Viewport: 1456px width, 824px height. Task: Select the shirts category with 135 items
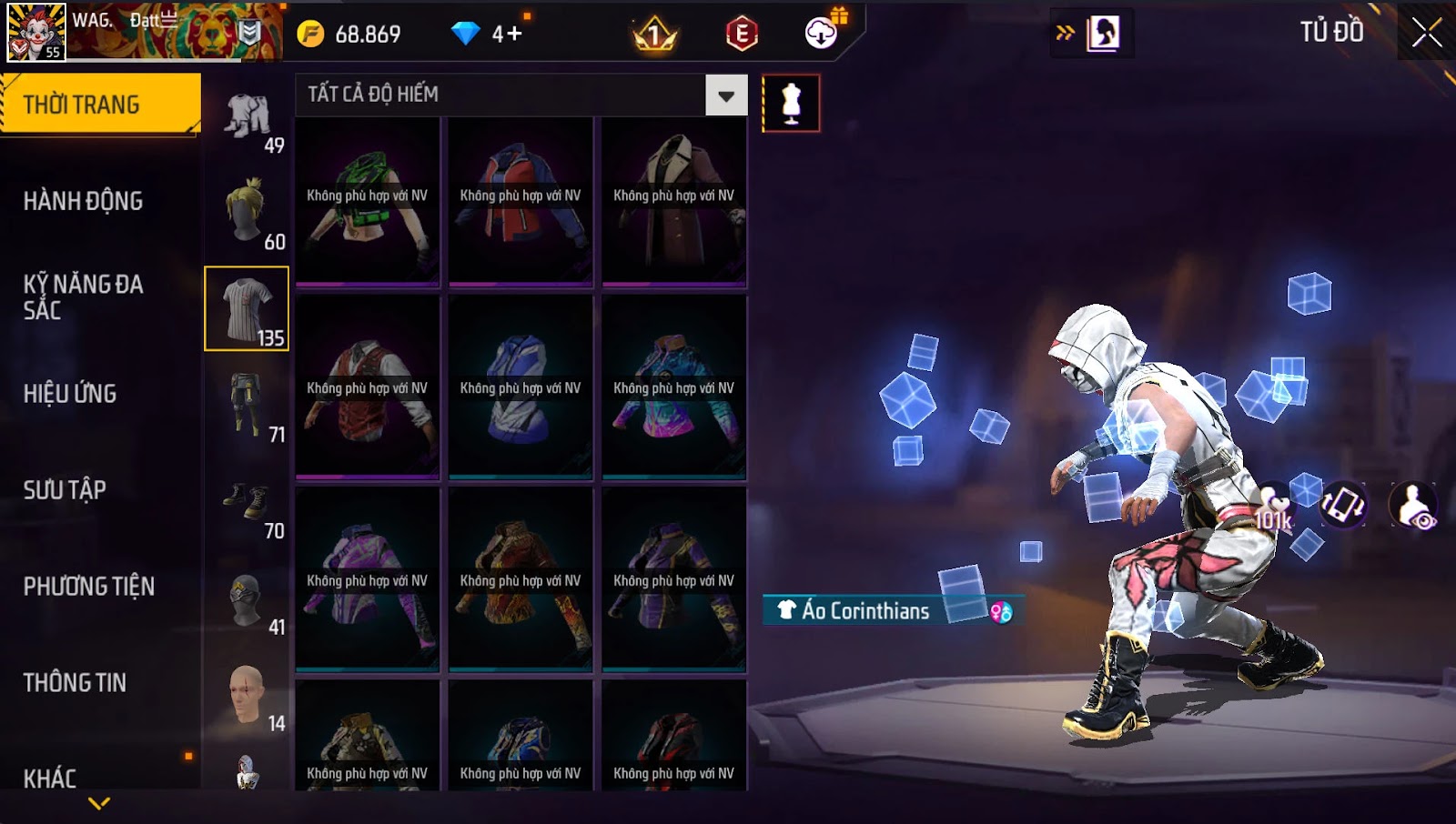pos(247,308)
